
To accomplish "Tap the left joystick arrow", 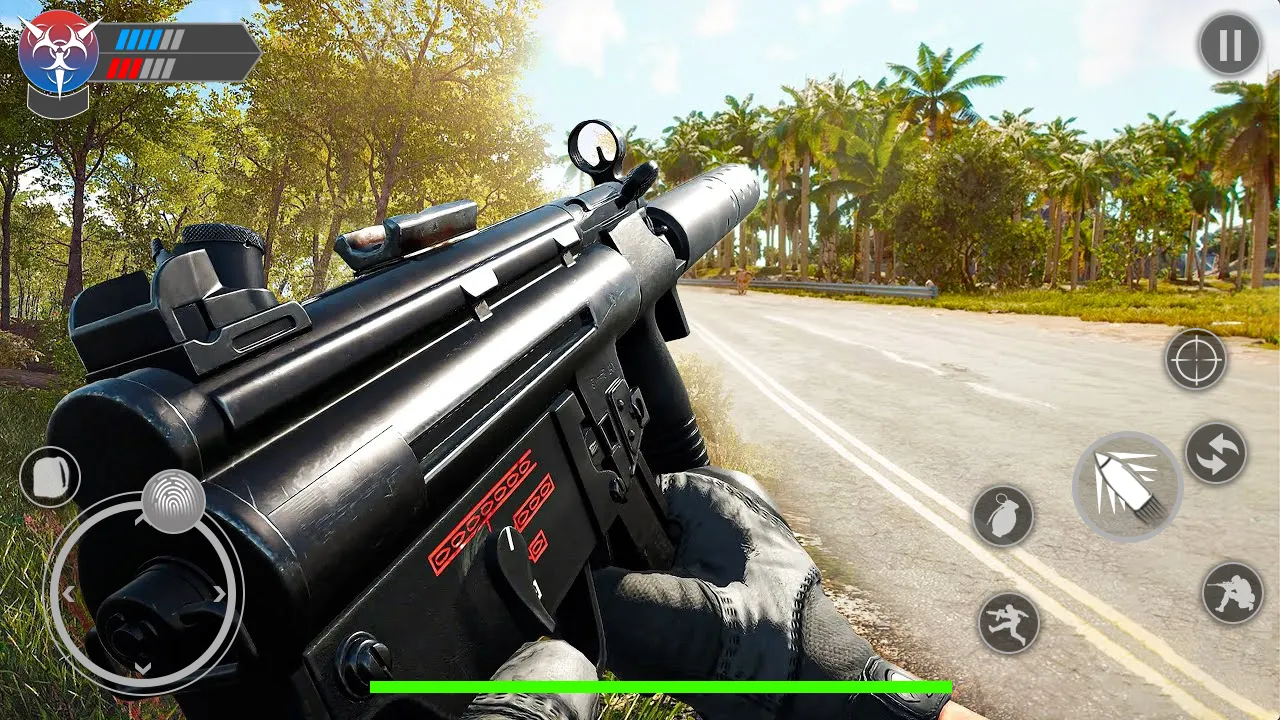I will pos(68,592).
